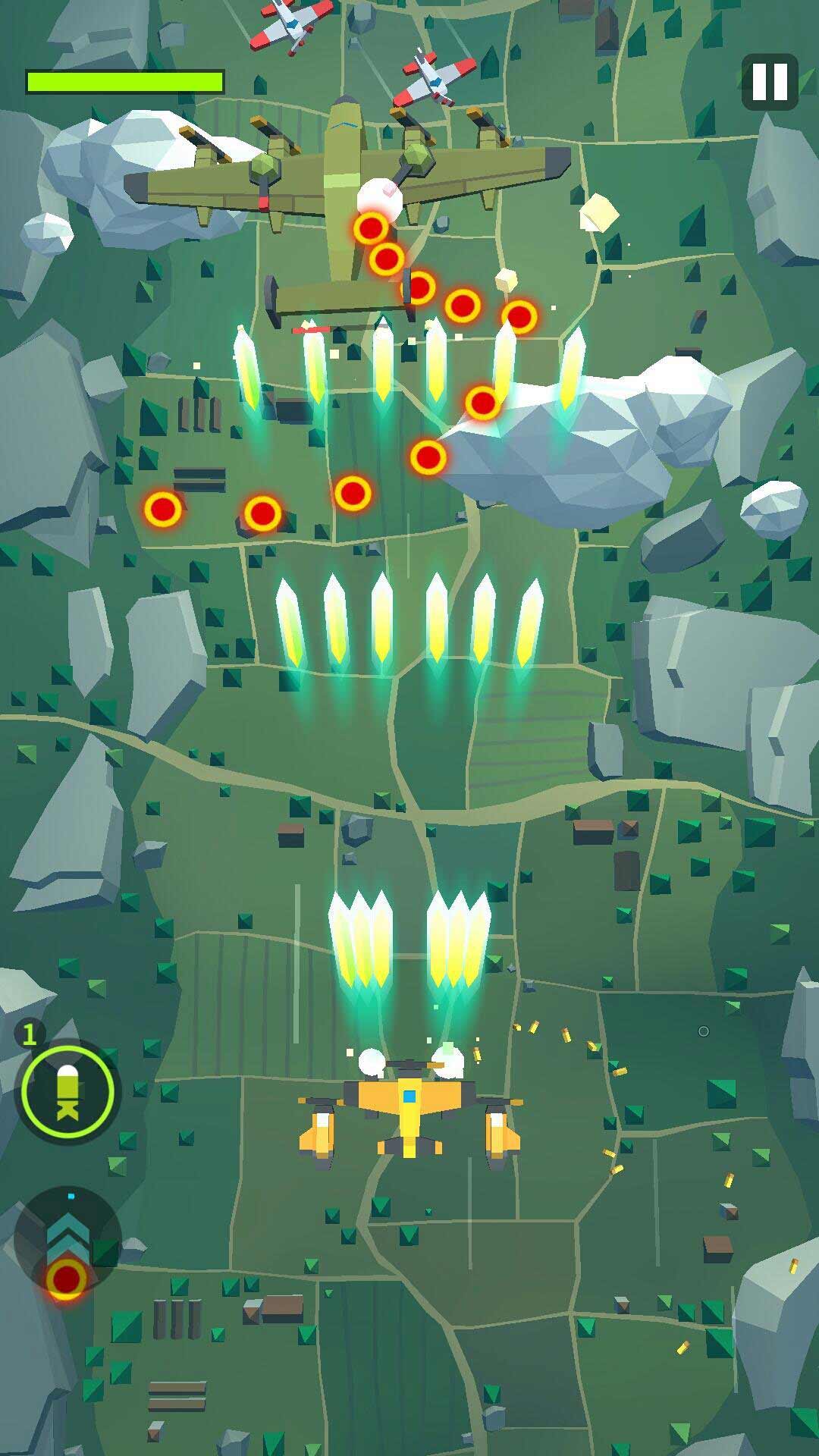Pause the game
This screenshot has width=819, height=1456.
tap(770, 81)
